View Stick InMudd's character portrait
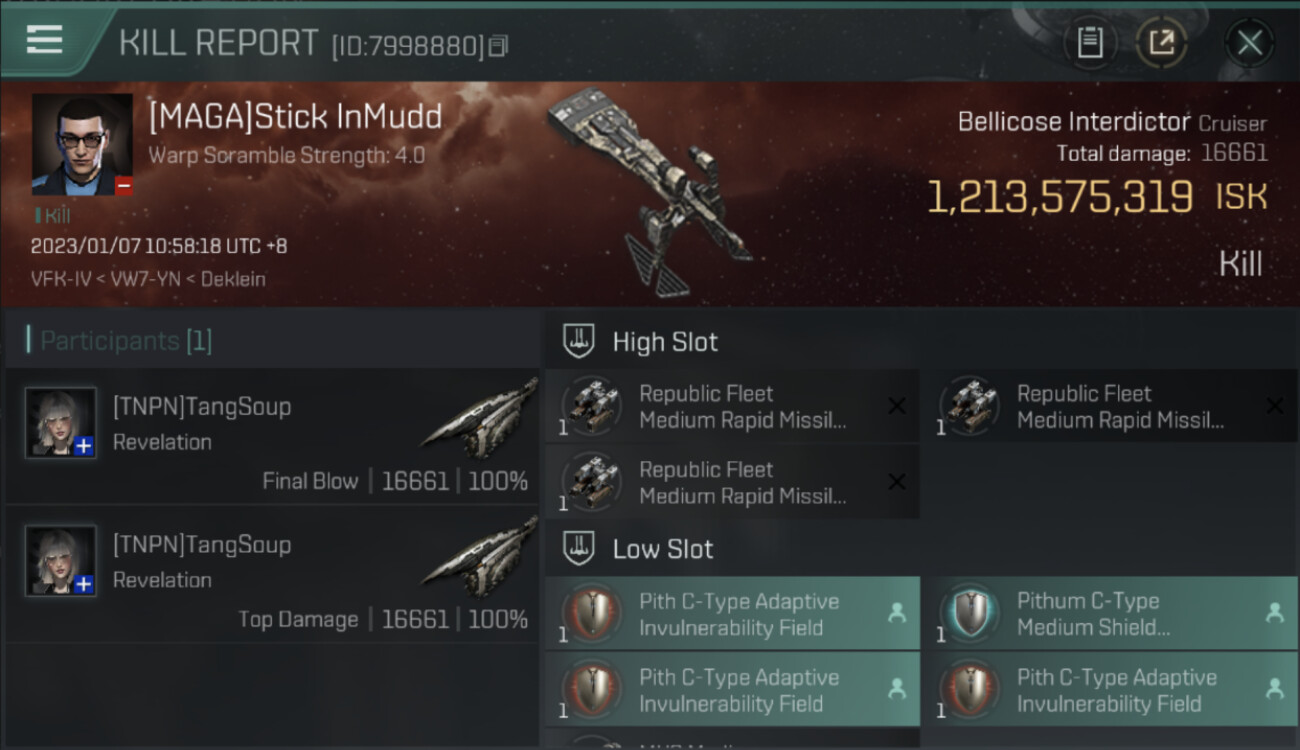Screen dimensions: 1300x750 82,144
